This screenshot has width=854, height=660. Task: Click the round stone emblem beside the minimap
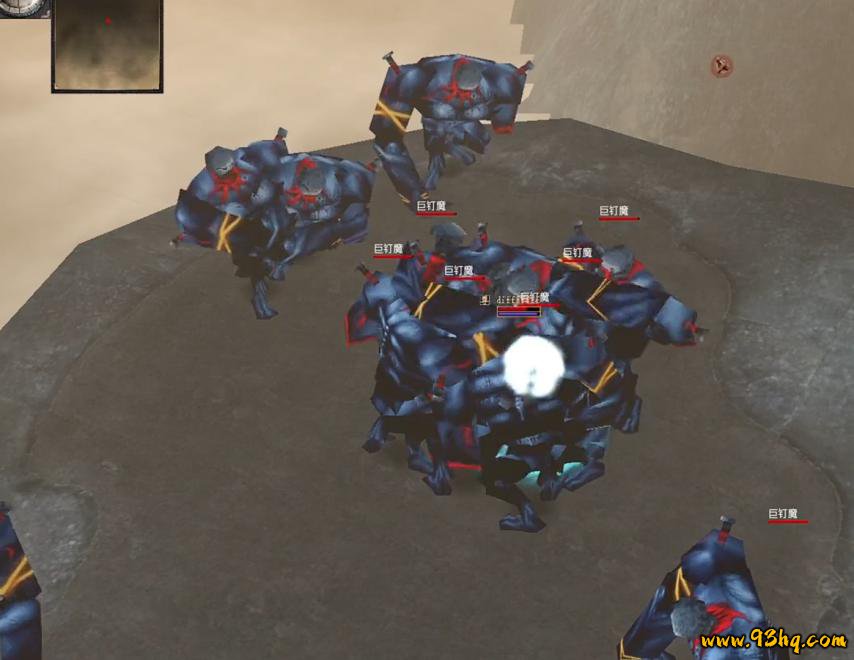(20, 7)
